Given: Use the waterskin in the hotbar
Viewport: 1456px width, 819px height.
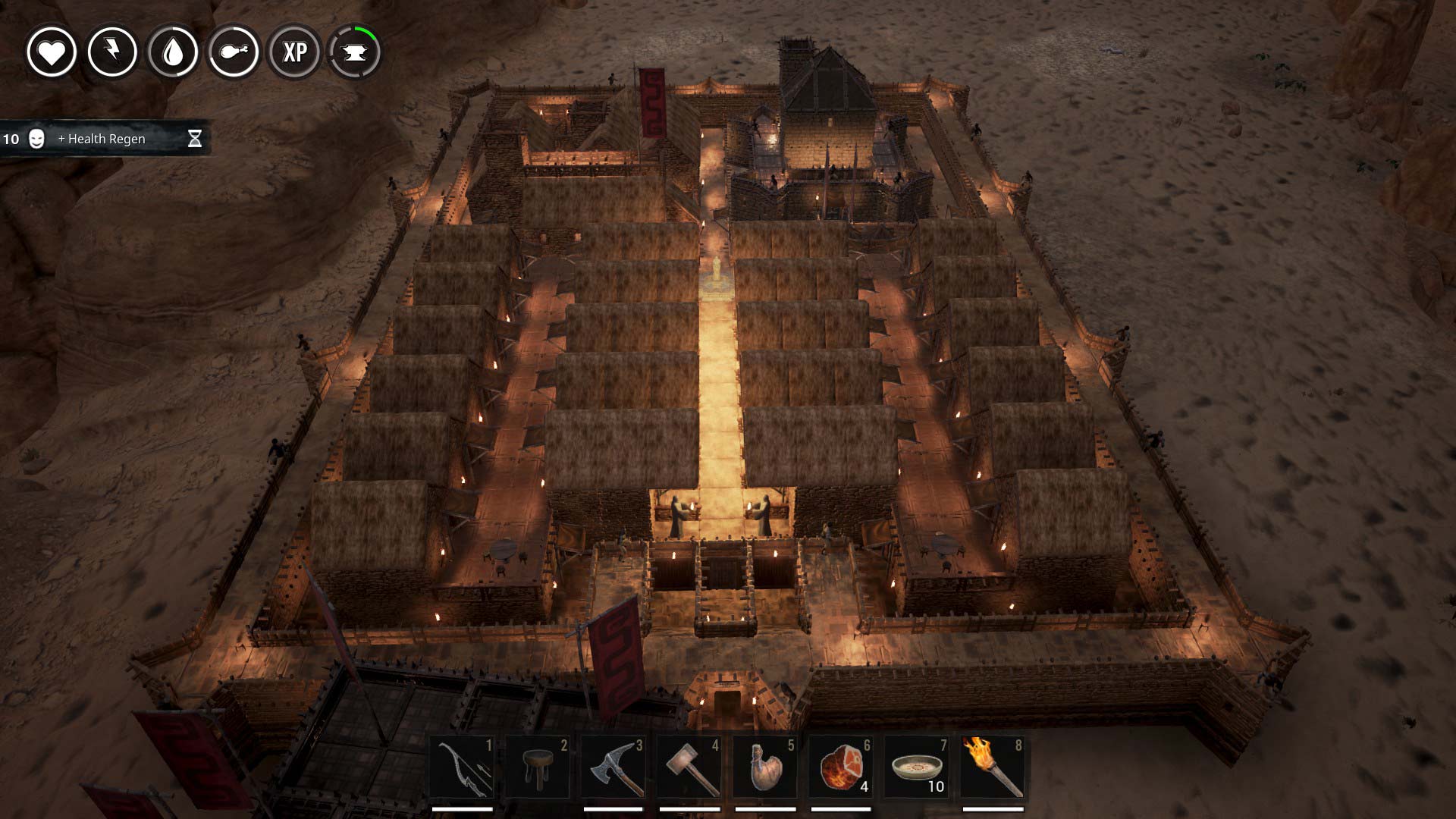Looking at the screenshot, I should [764, 767].
